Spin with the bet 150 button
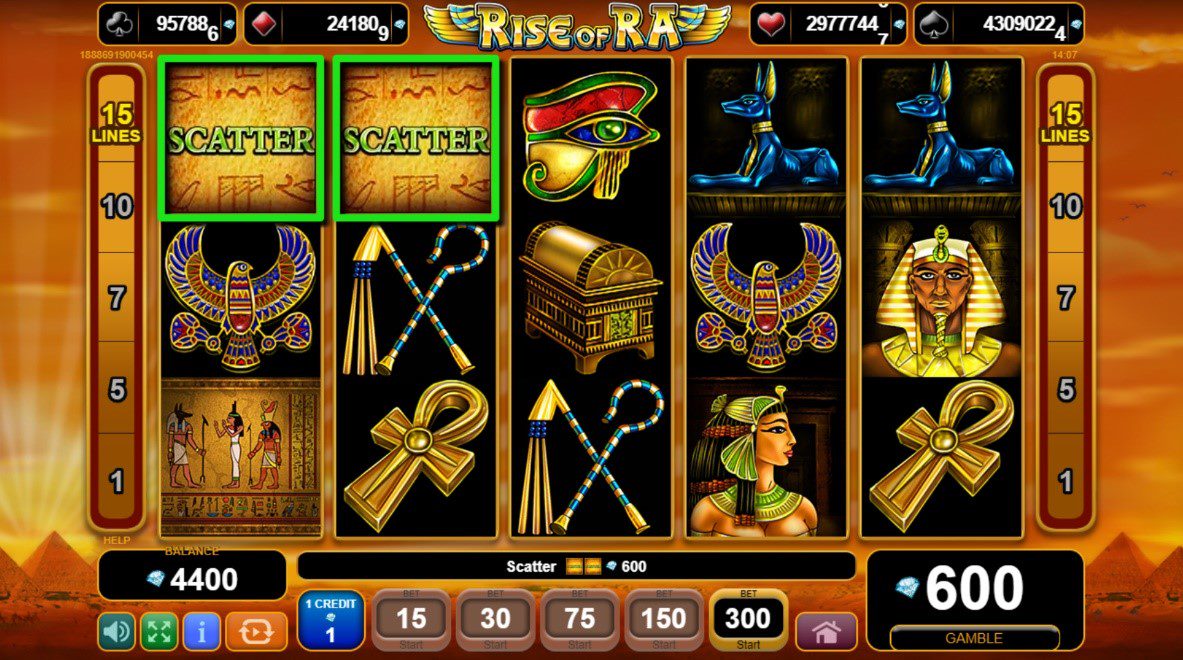The image size is (1183, 660). (x=663, y=621)
